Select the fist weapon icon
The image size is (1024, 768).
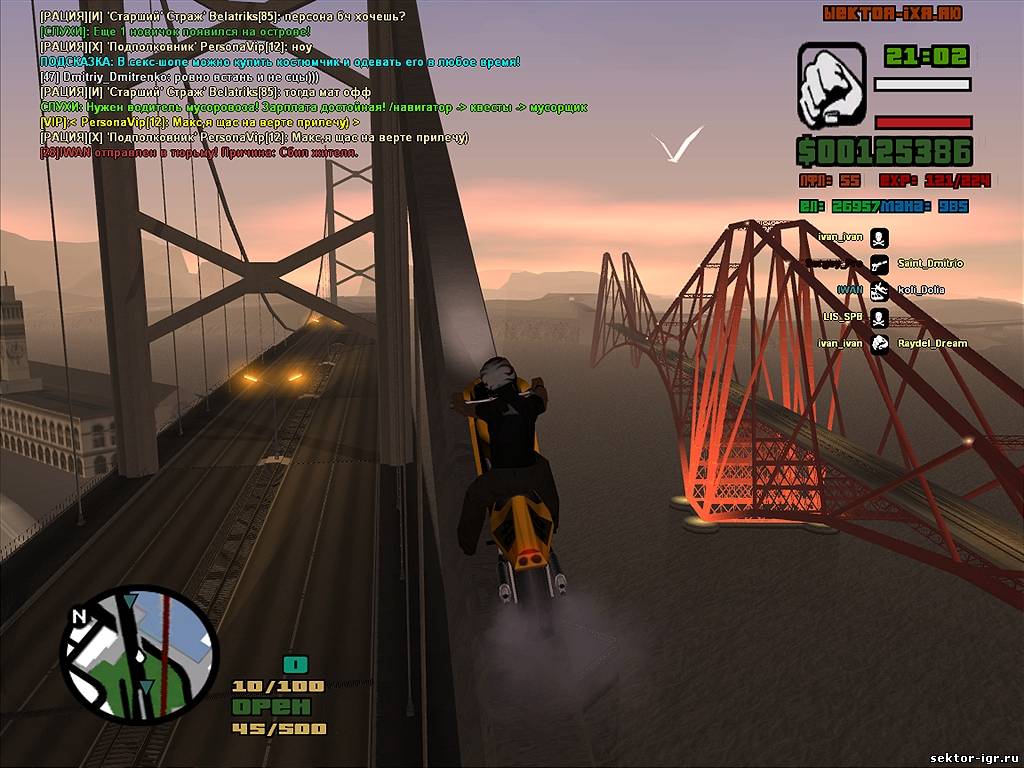tap(831, 85)
